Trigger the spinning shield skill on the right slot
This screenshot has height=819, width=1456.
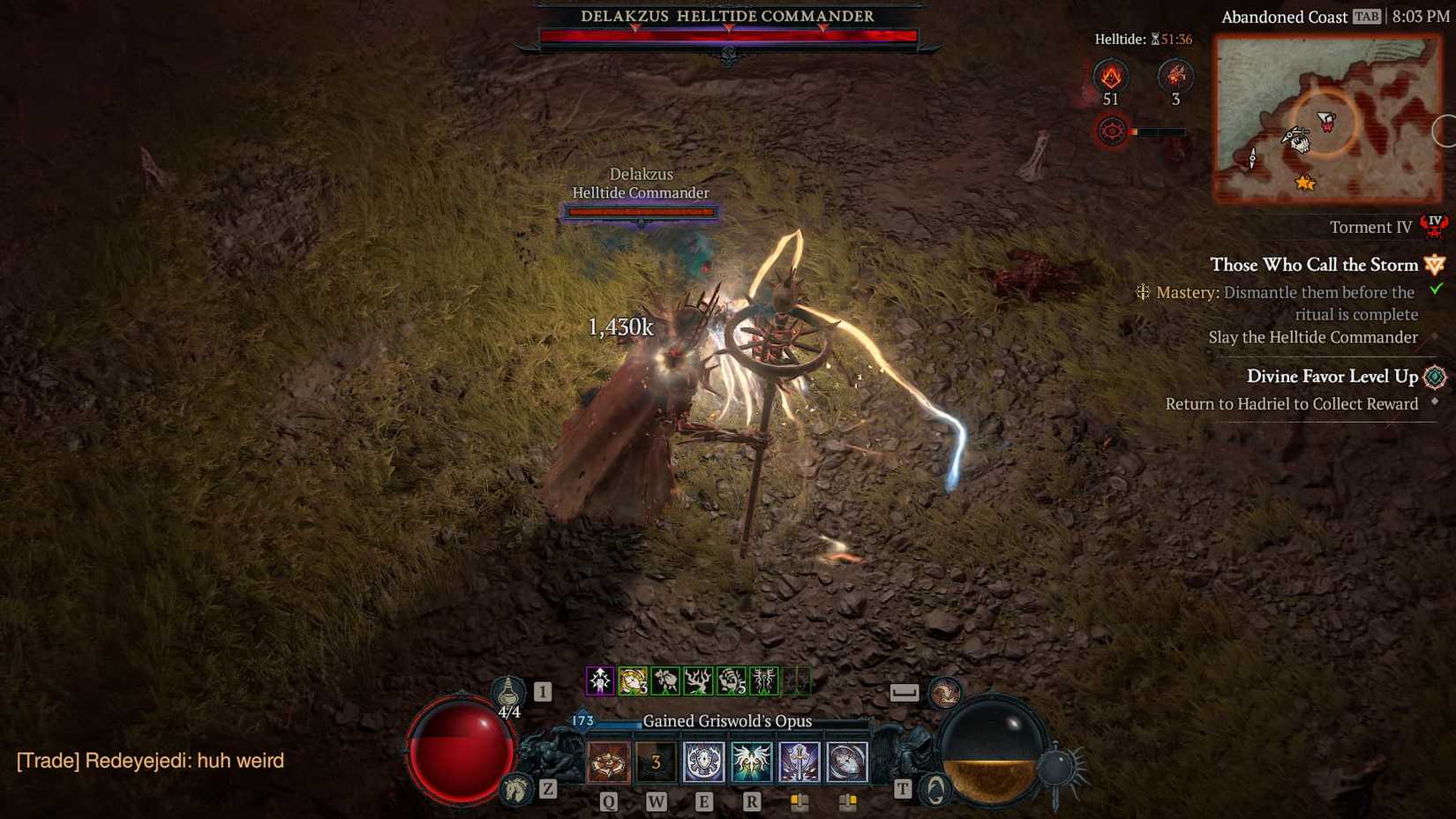pos(847,762)
